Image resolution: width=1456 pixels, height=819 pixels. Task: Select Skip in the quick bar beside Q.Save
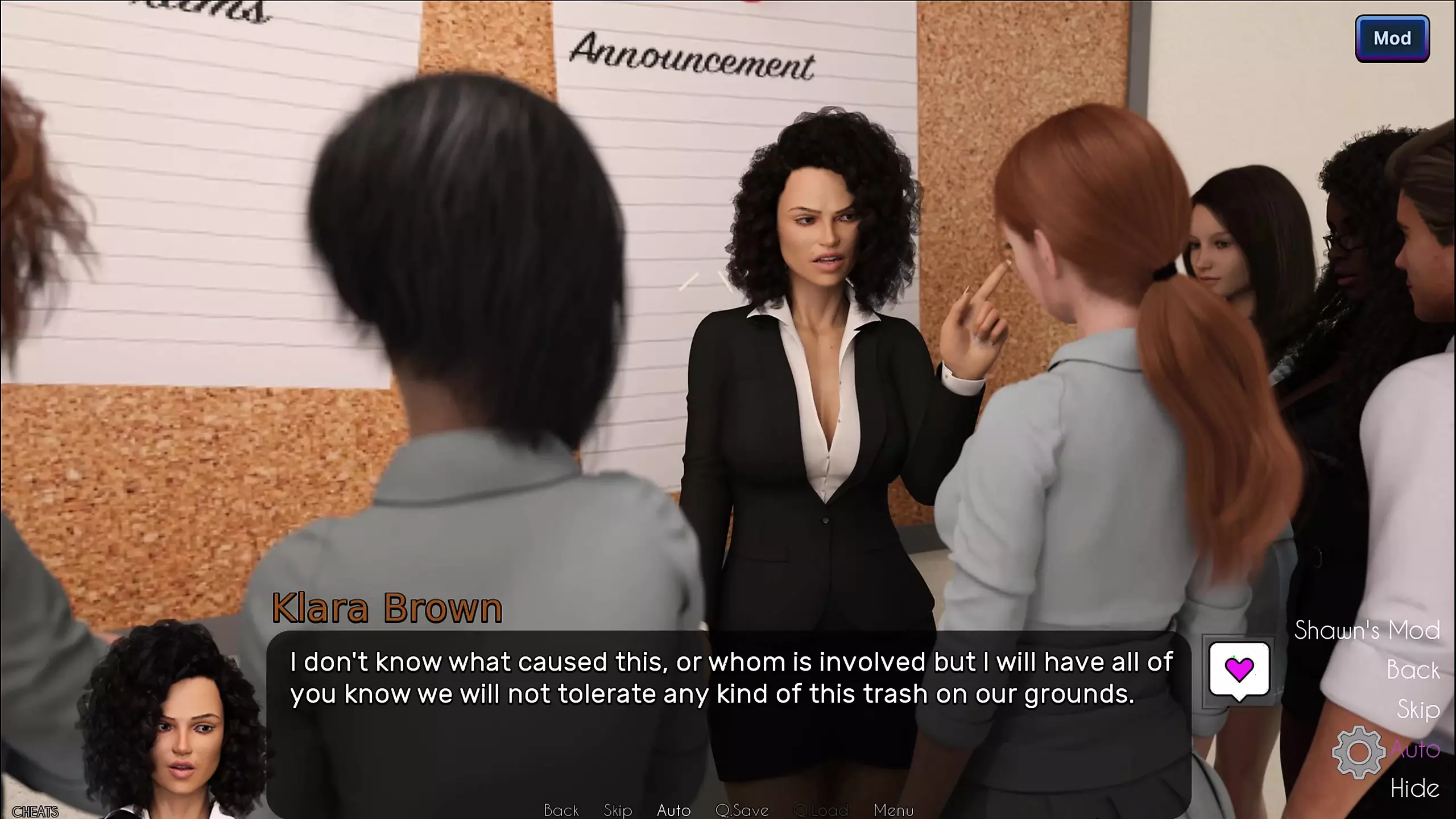pos(618,810)
